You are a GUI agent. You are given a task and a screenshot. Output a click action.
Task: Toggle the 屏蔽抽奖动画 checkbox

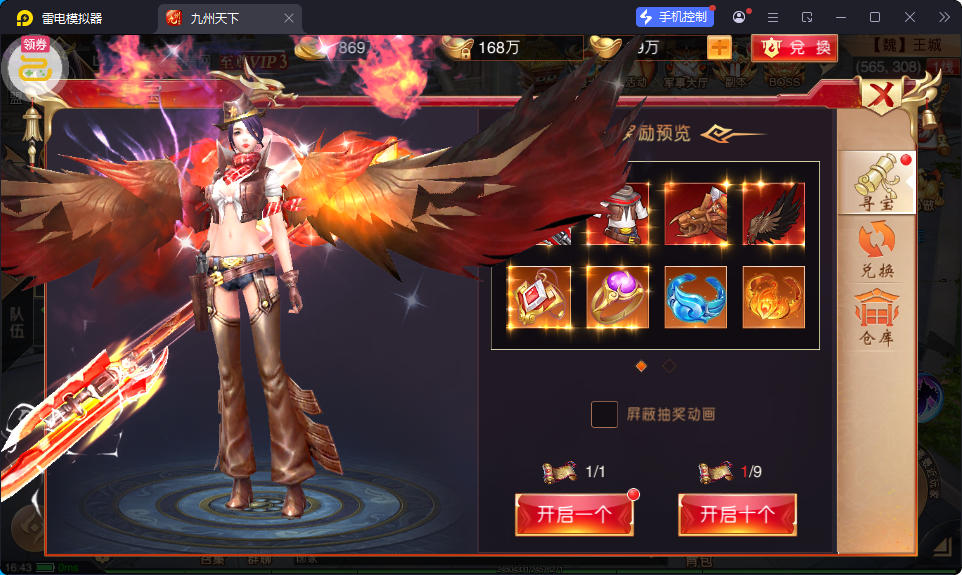point(604,414)
